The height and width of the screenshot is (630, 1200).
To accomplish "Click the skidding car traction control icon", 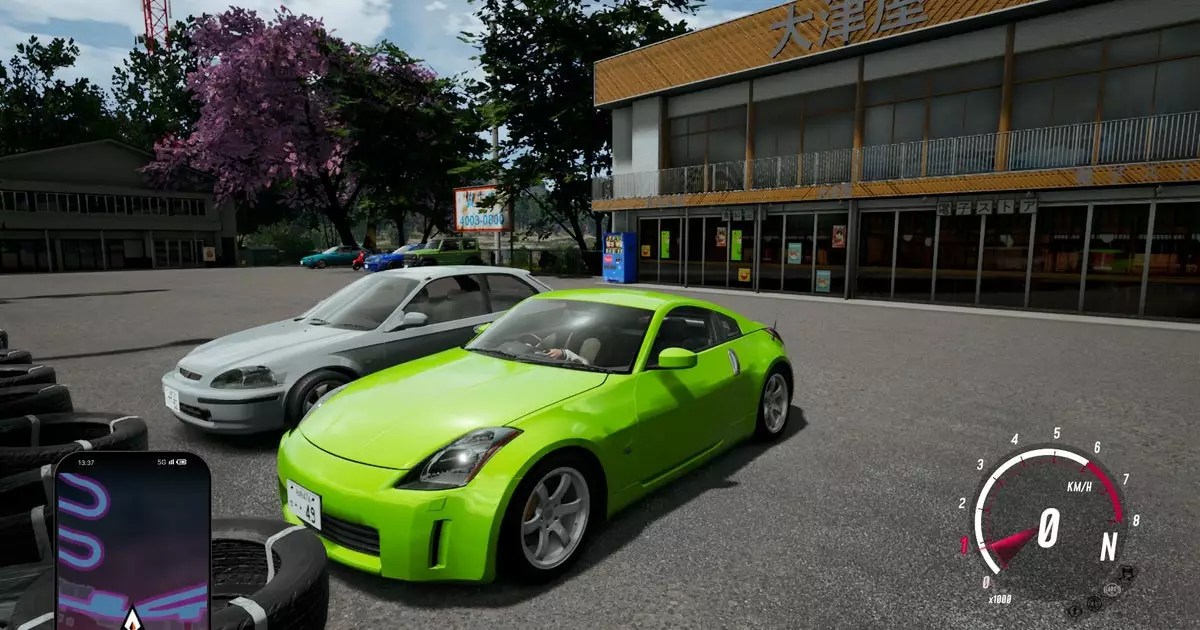I will (x=1128, y=573).
